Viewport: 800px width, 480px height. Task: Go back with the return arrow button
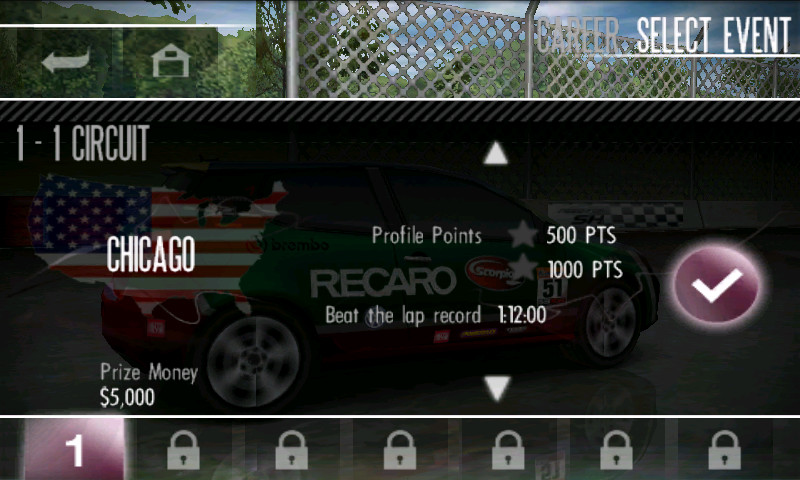pyautogui.click(x=67, y=61)
